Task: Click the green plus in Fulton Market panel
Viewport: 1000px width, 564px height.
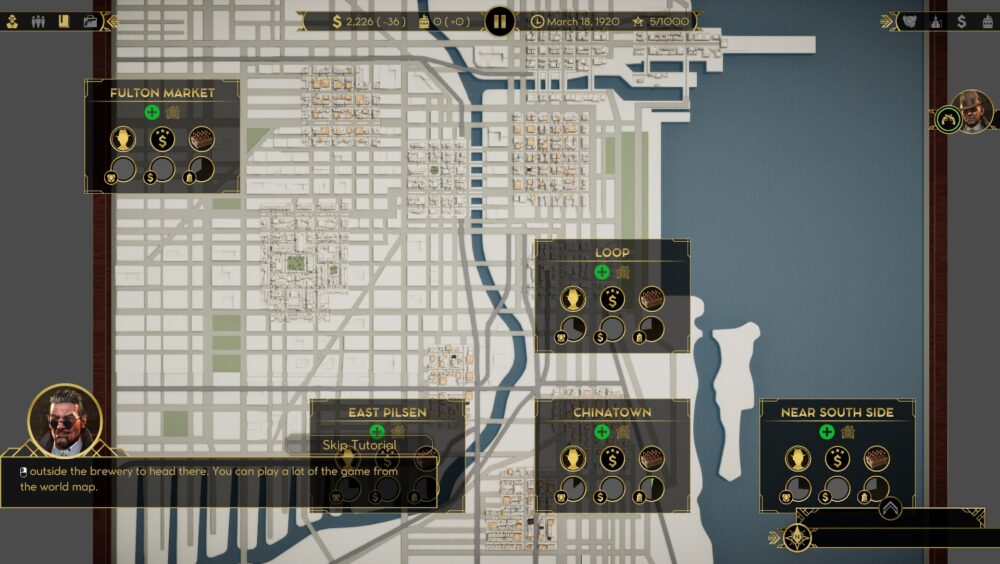Action: tap(152, 113)
